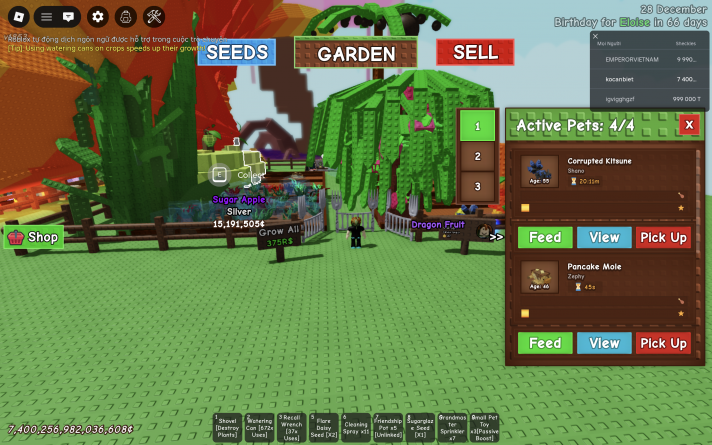Select the Grandmaster Sprinkler hotbar slot
712x445 pixels.
click(453, 428)
